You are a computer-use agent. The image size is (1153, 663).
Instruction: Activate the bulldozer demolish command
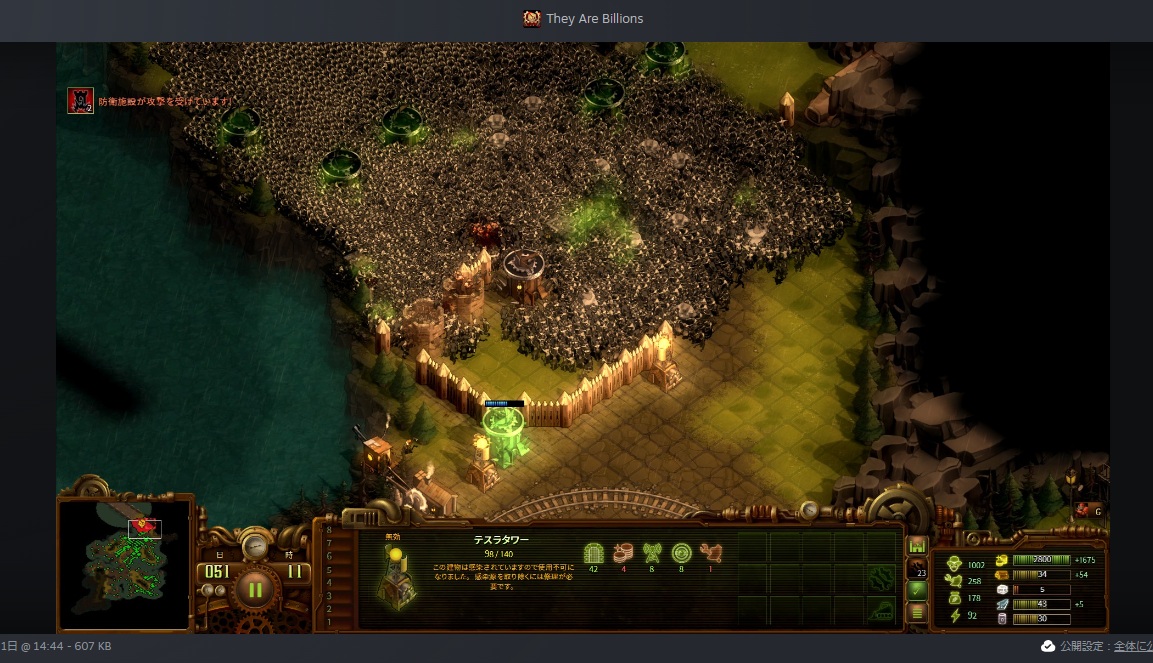point(881,610)
